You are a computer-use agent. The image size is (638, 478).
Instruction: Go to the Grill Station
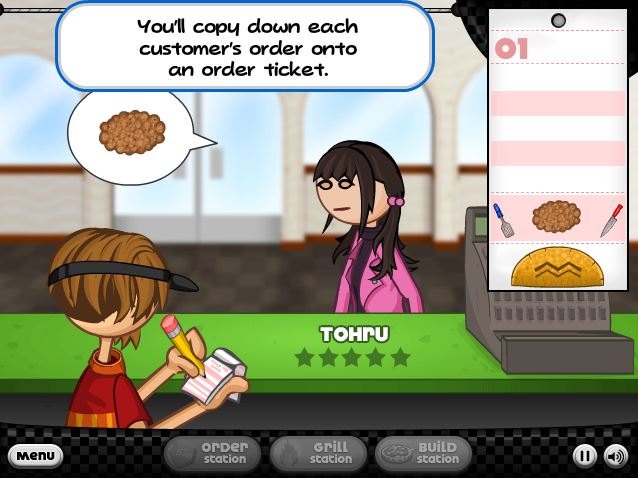point(317,454)
